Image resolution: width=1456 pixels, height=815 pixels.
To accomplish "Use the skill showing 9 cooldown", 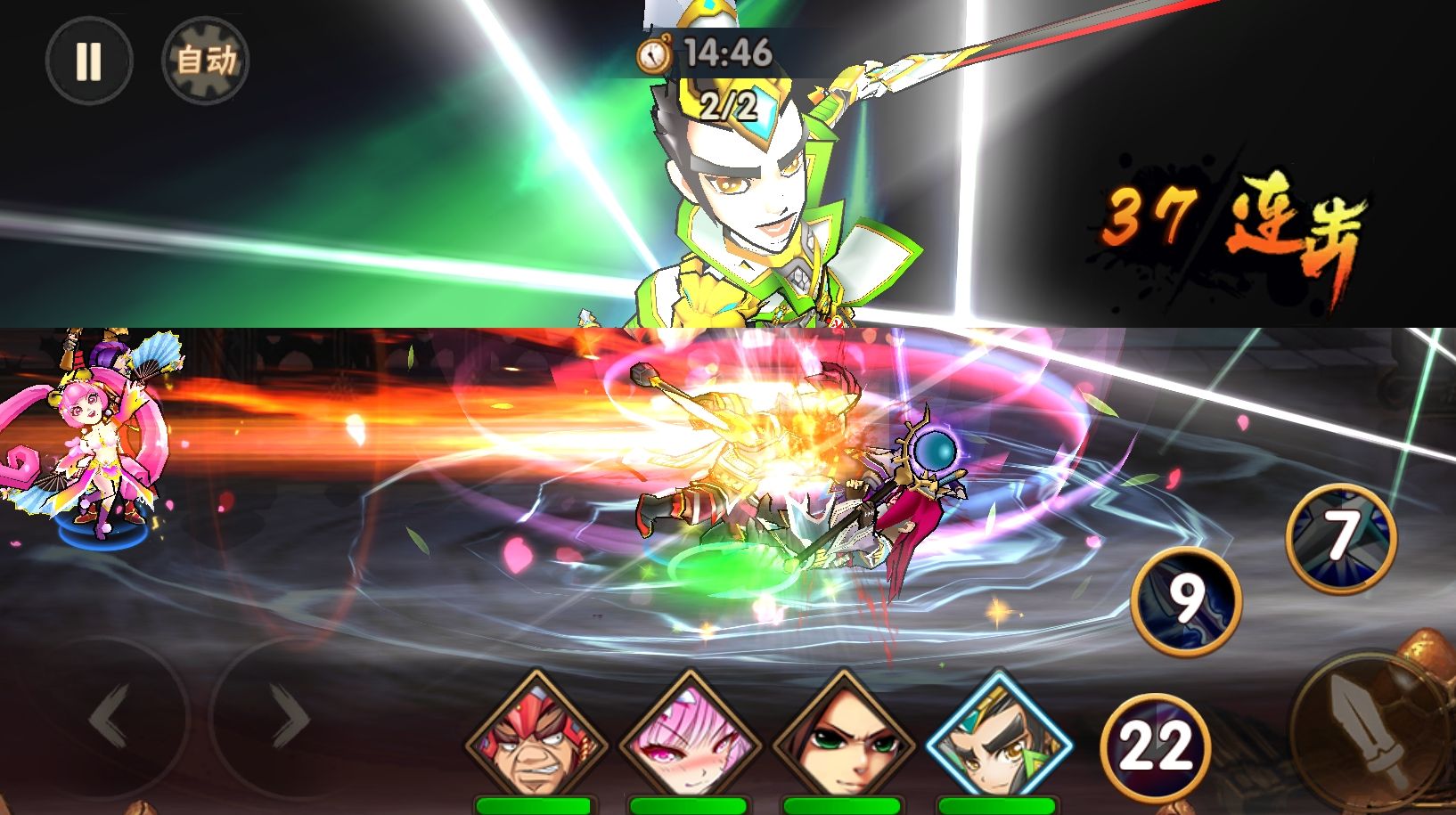I will pyautogui.click(x=1186, y=600).
